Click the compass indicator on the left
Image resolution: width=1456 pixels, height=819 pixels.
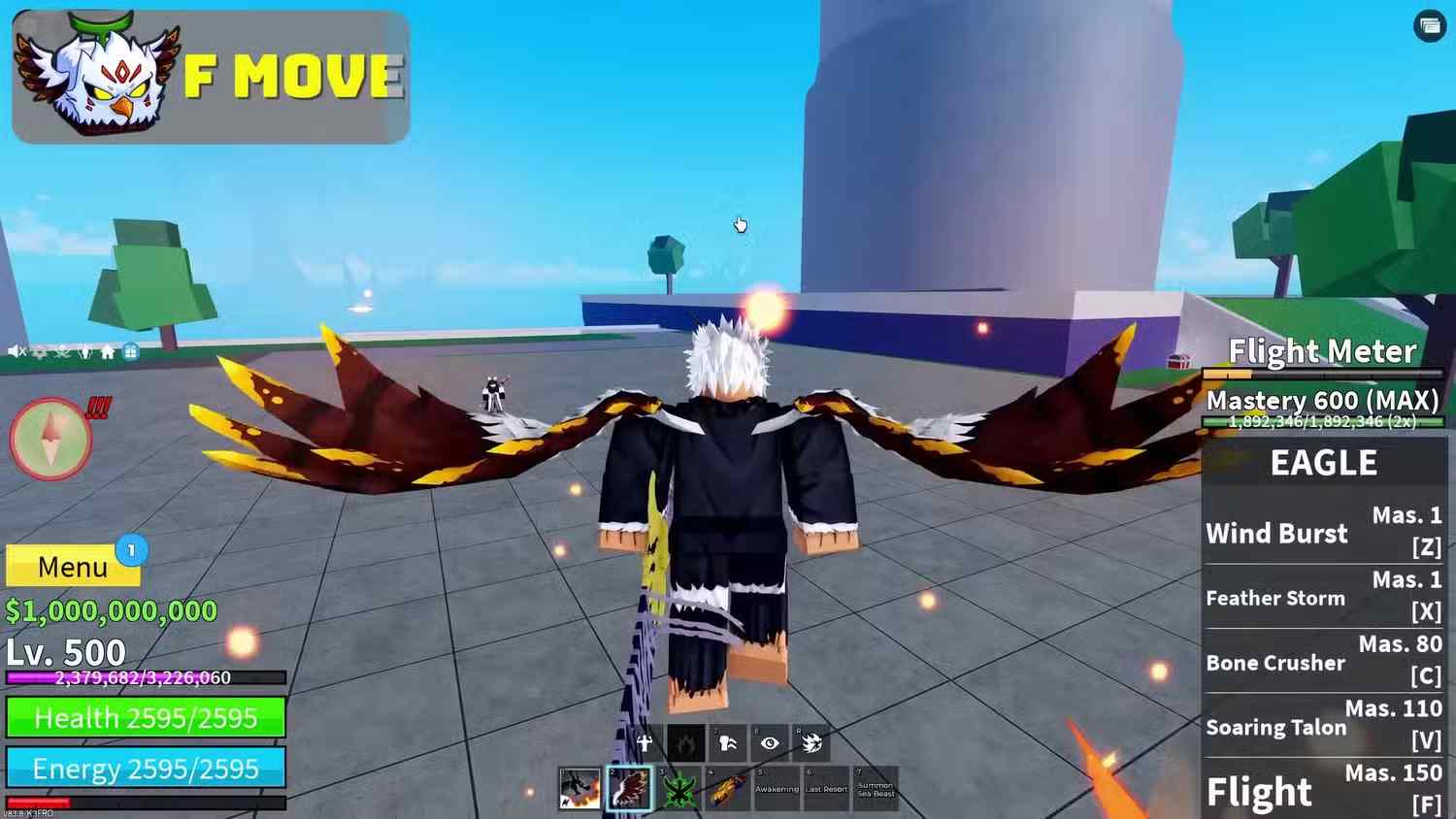pyautogui.click(x=50, y=439)
